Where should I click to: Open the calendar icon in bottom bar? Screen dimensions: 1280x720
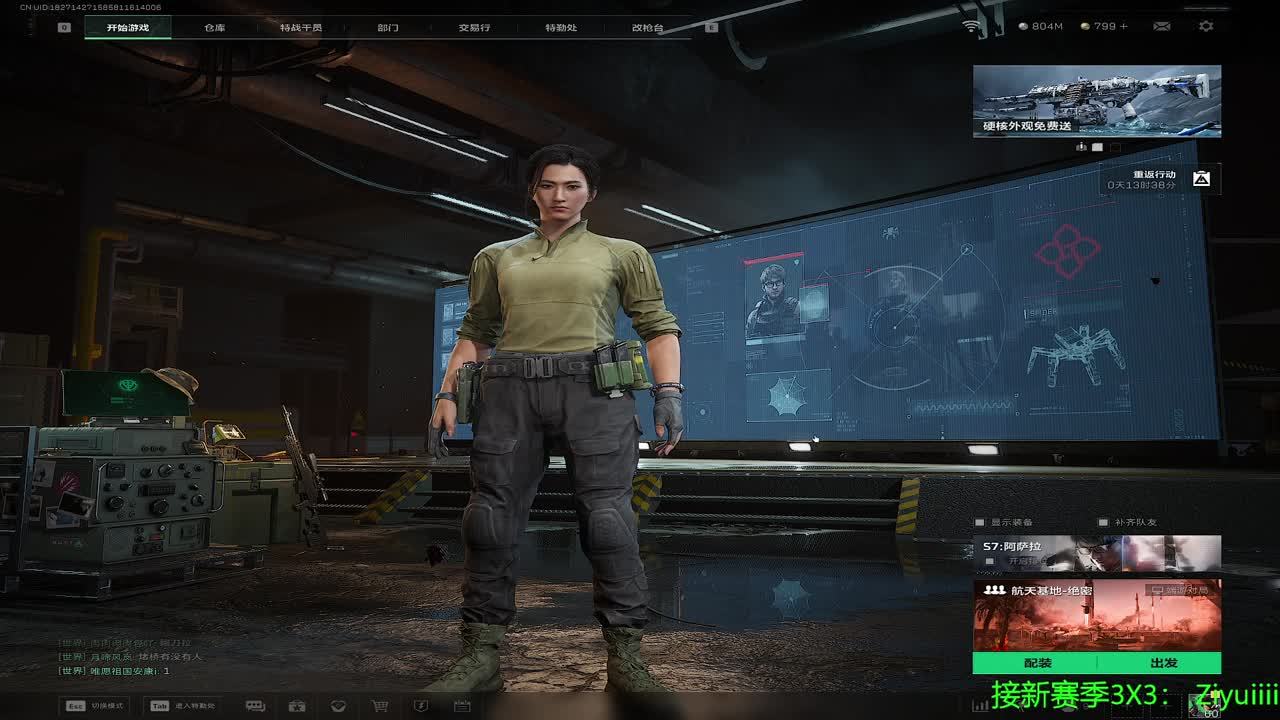[x=462, y=706]
